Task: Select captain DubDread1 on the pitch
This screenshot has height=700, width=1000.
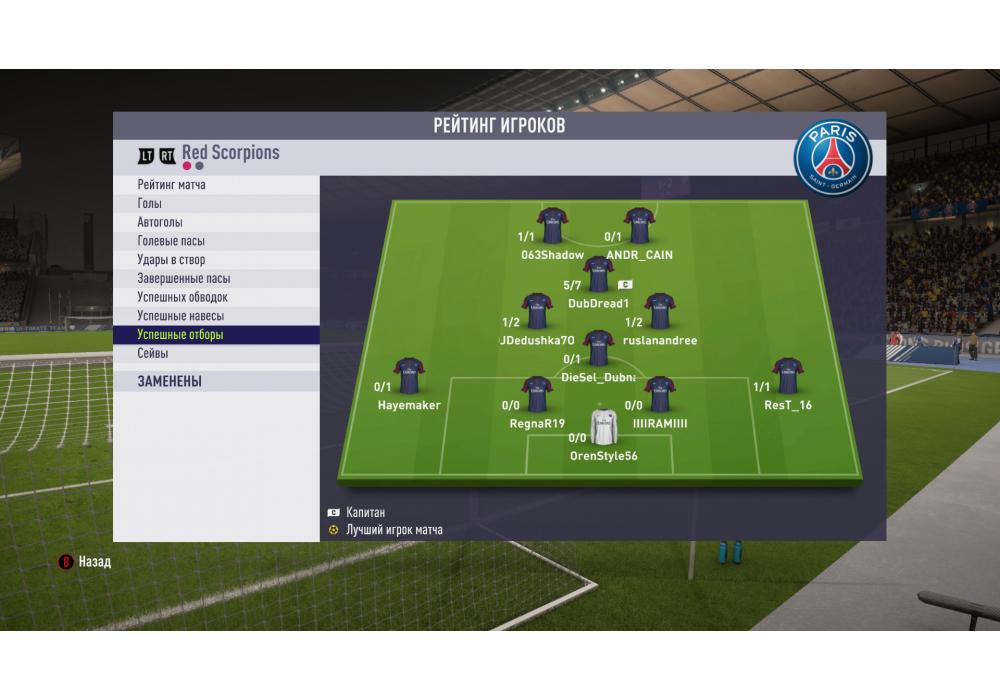Action: (x=598, y=275)
